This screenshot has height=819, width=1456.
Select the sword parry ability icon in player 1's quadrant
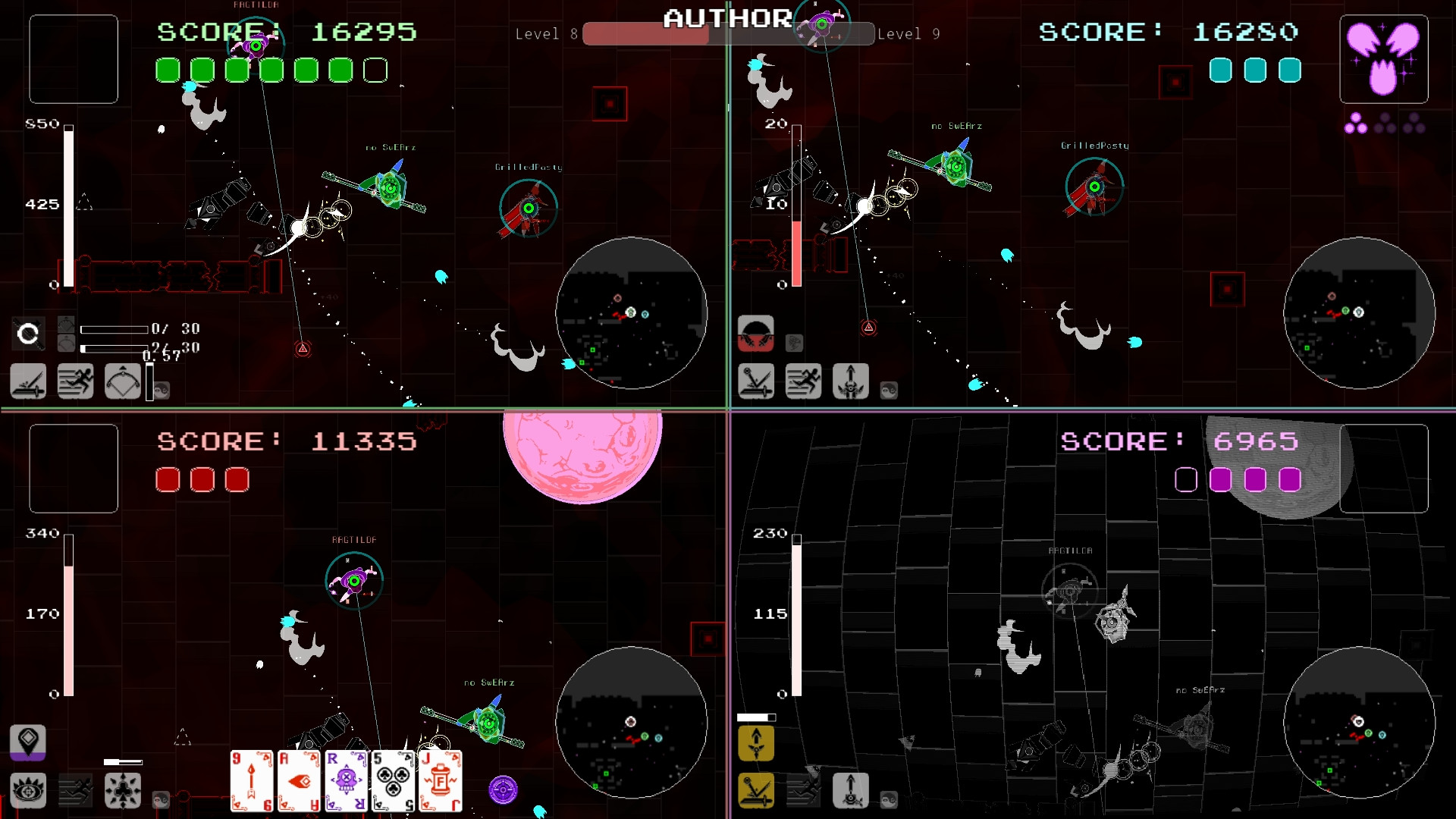click(x=27, y=381)
